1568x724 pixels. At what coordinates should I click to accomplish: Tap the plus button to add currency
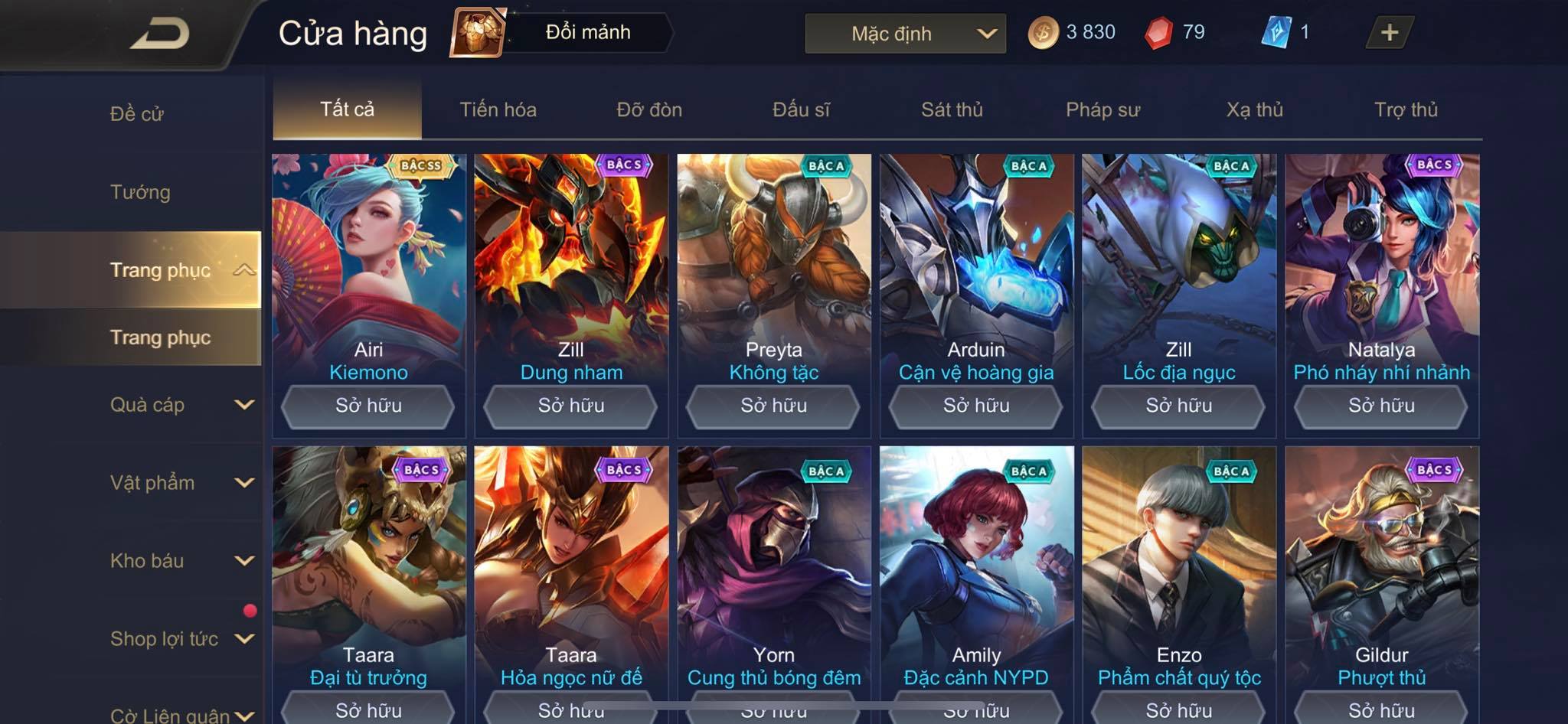coord(1389,32)
